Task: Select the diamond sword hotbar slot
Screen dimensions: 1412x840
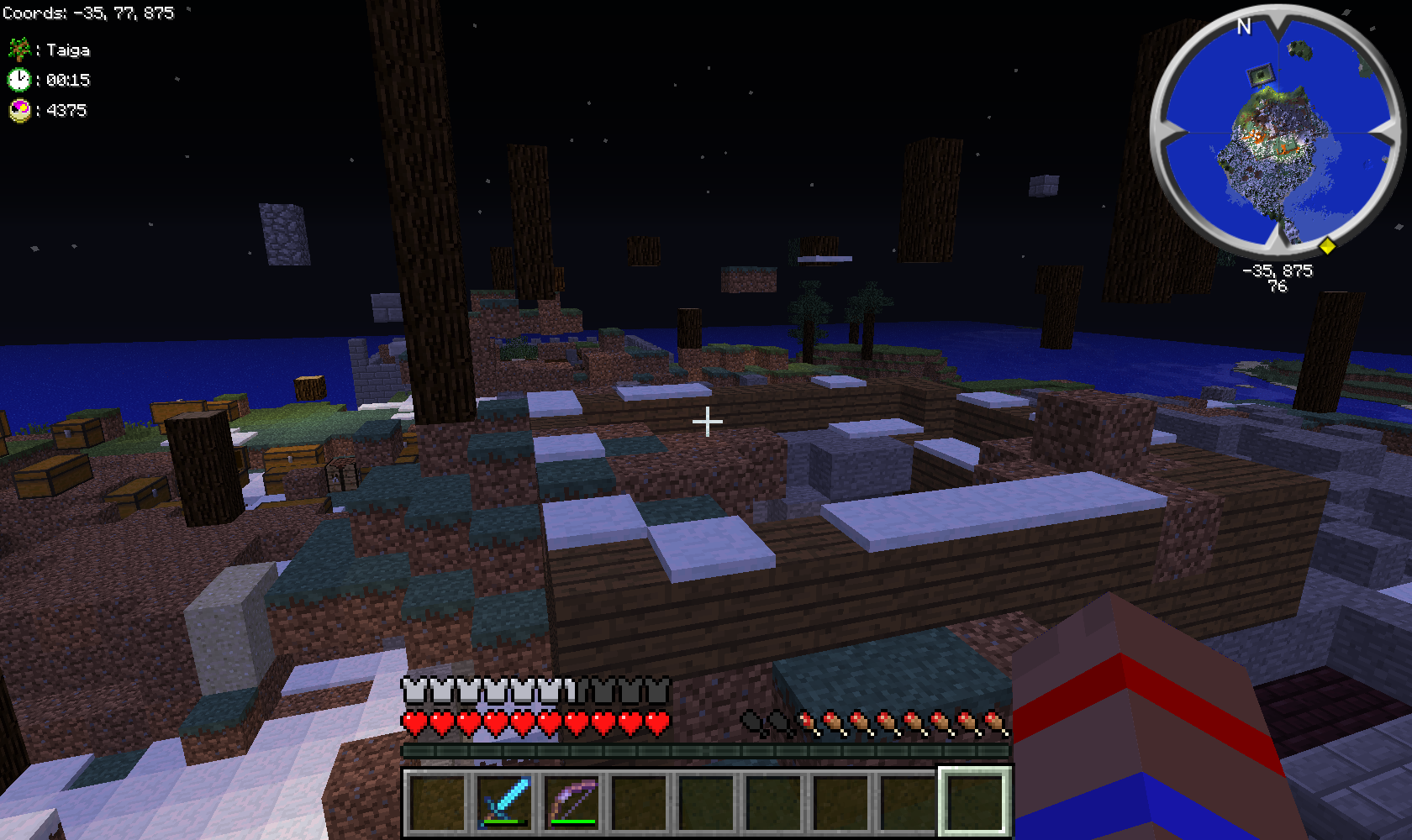Action: point(504,801)
